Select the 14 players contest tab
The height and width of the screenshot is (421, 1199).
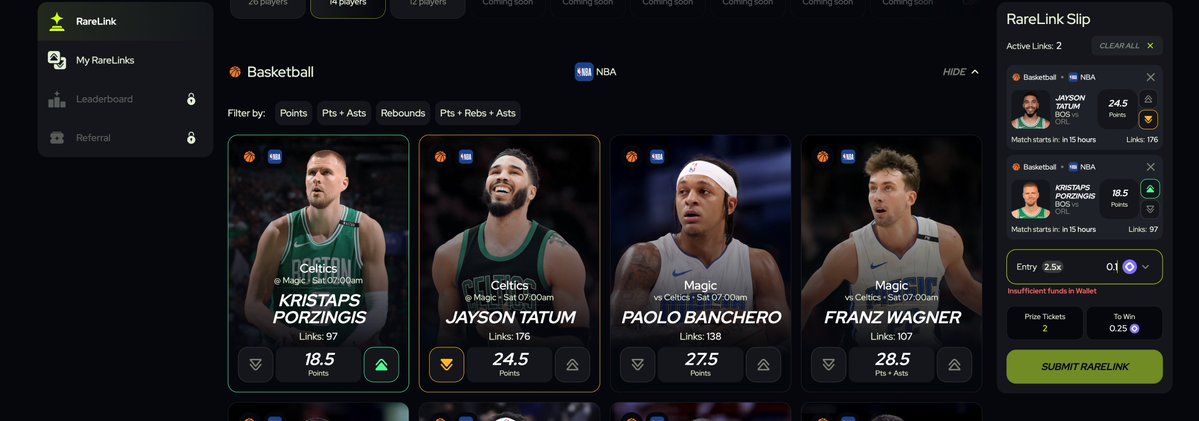click(x=347, y=3)
